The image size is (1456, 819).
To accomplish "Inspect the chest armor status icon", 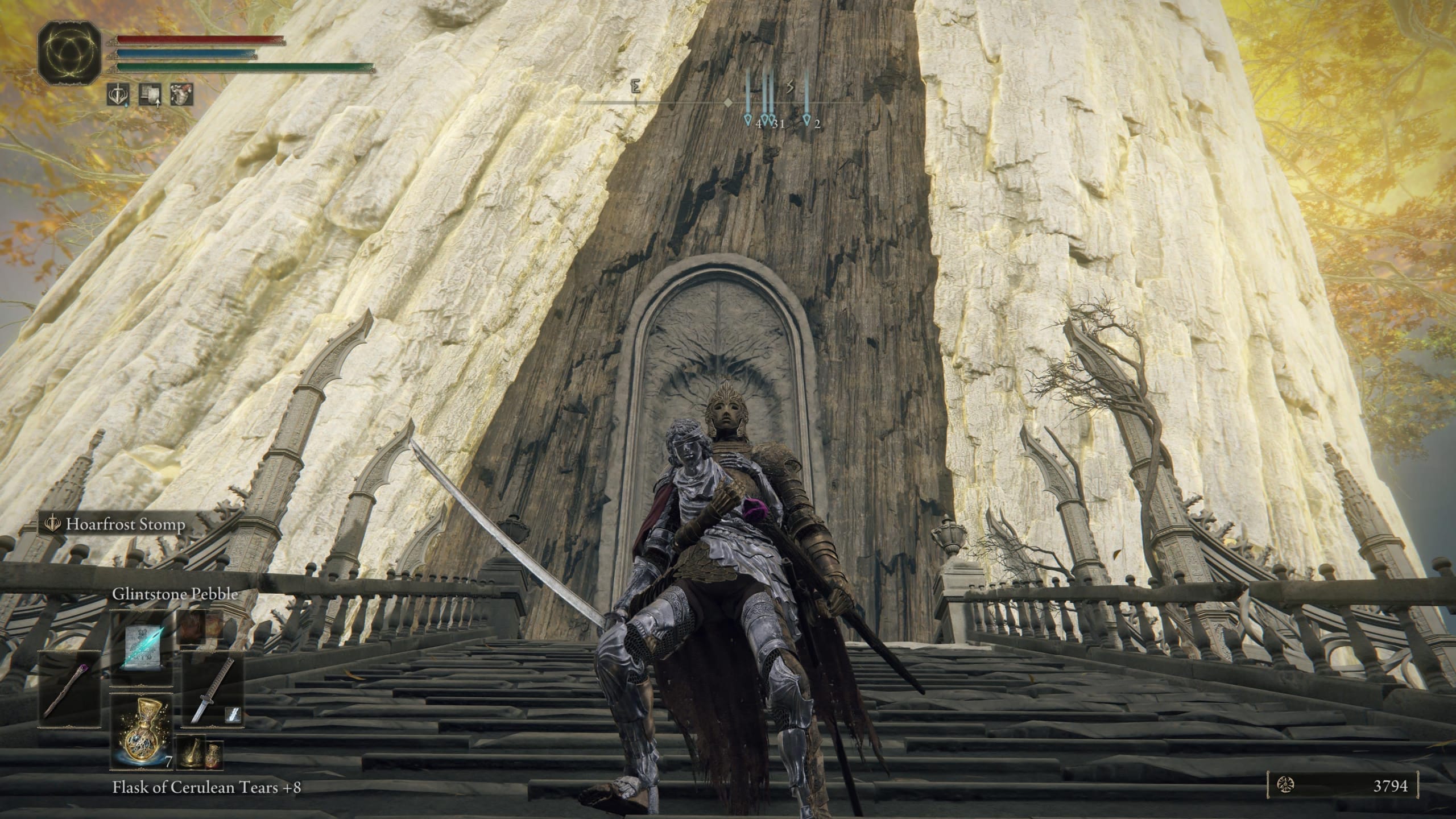I will tap(181, 94).
